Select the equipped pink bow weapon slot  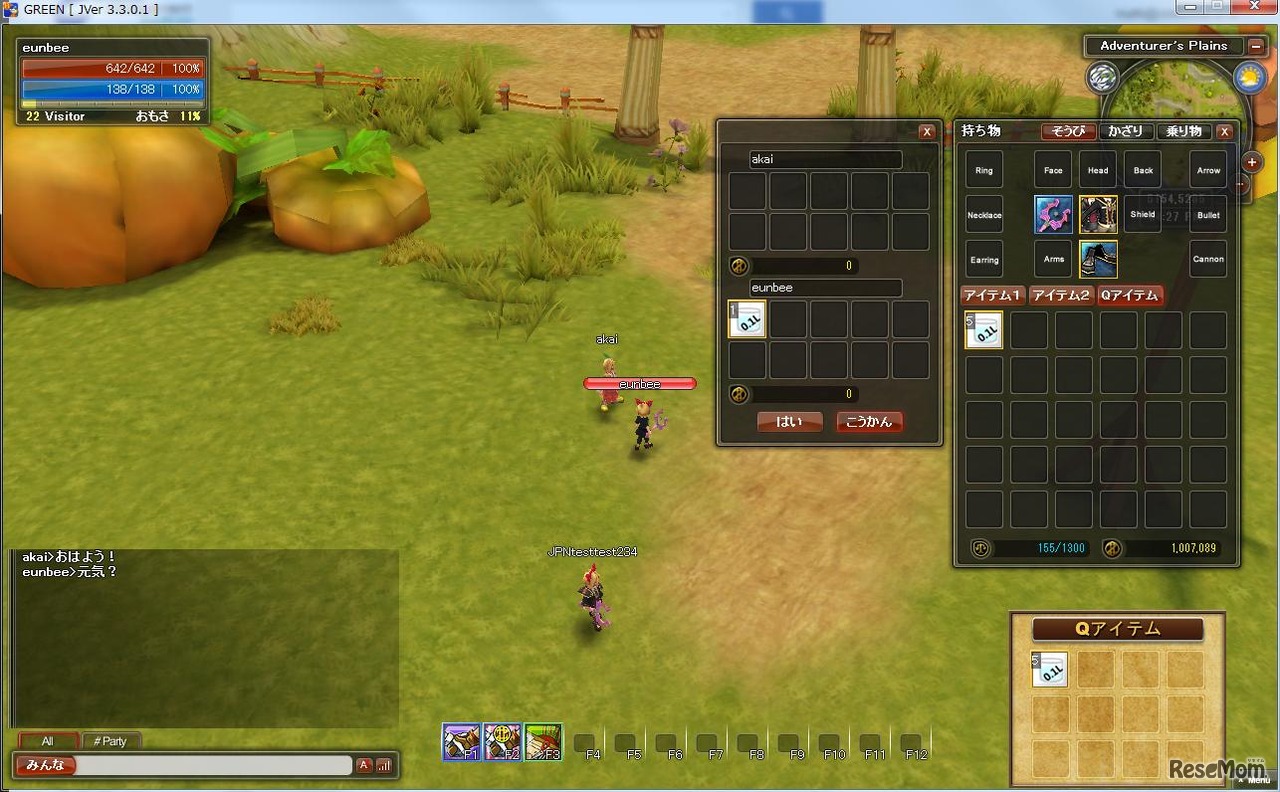click(1053, 214)
